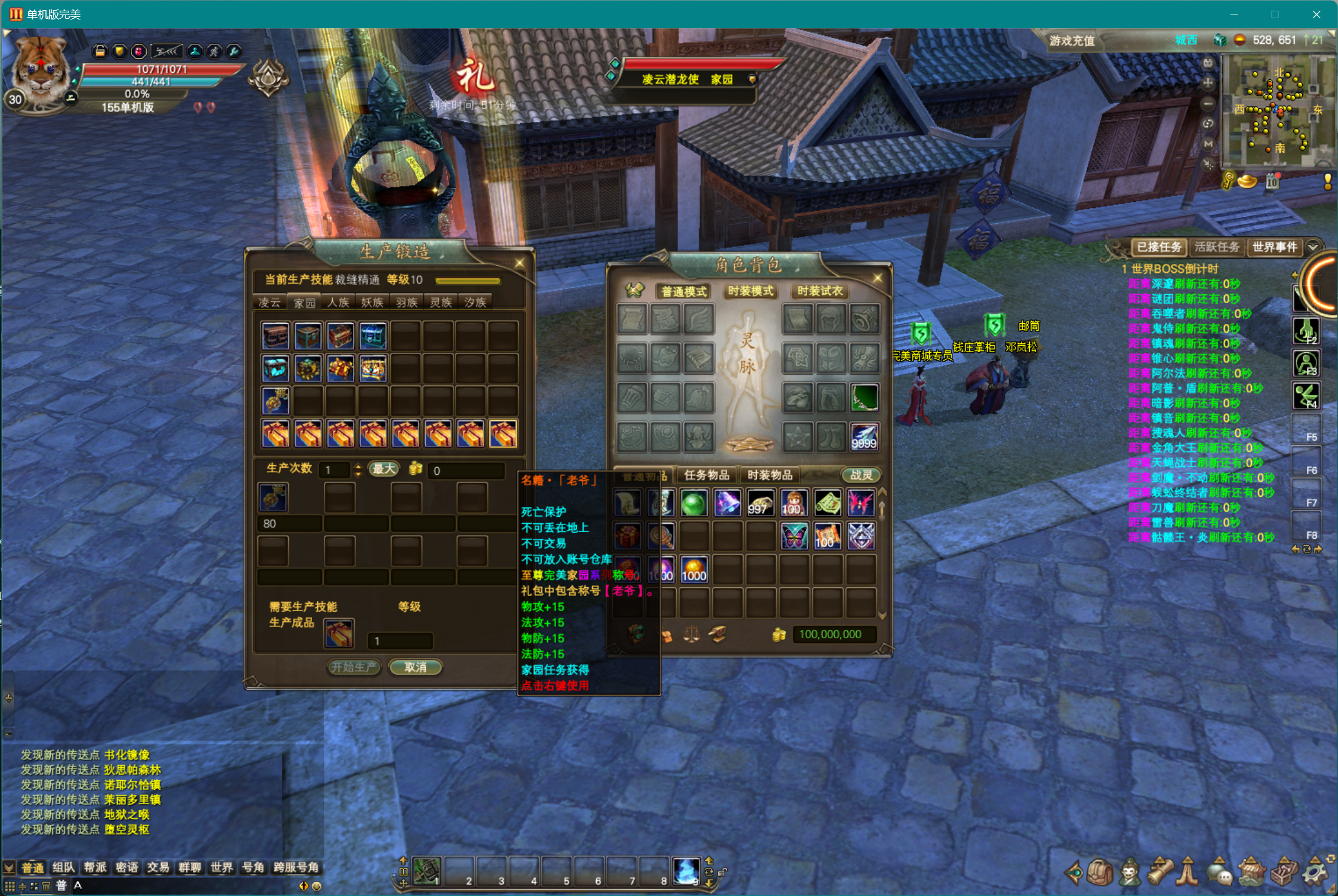Close the game window
The image size is (1338, 896).
[x=1316, y=14]
